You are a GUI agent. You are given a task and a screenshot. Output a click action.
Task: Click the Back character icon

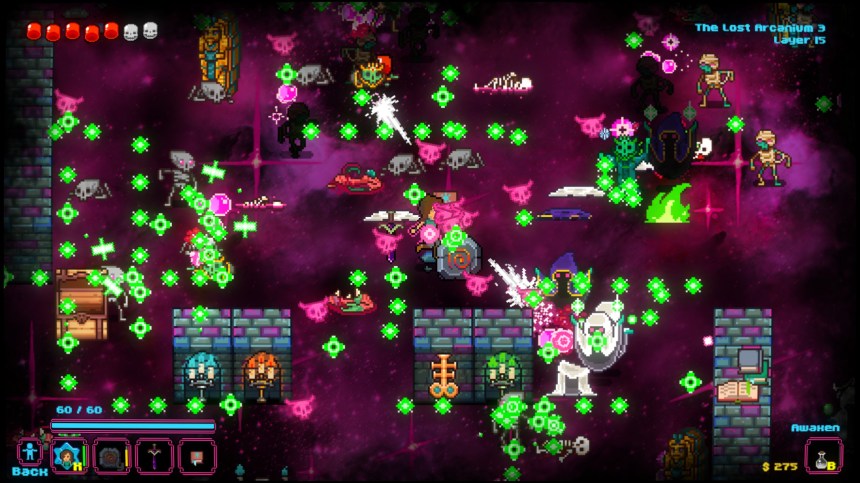point(28,451)
